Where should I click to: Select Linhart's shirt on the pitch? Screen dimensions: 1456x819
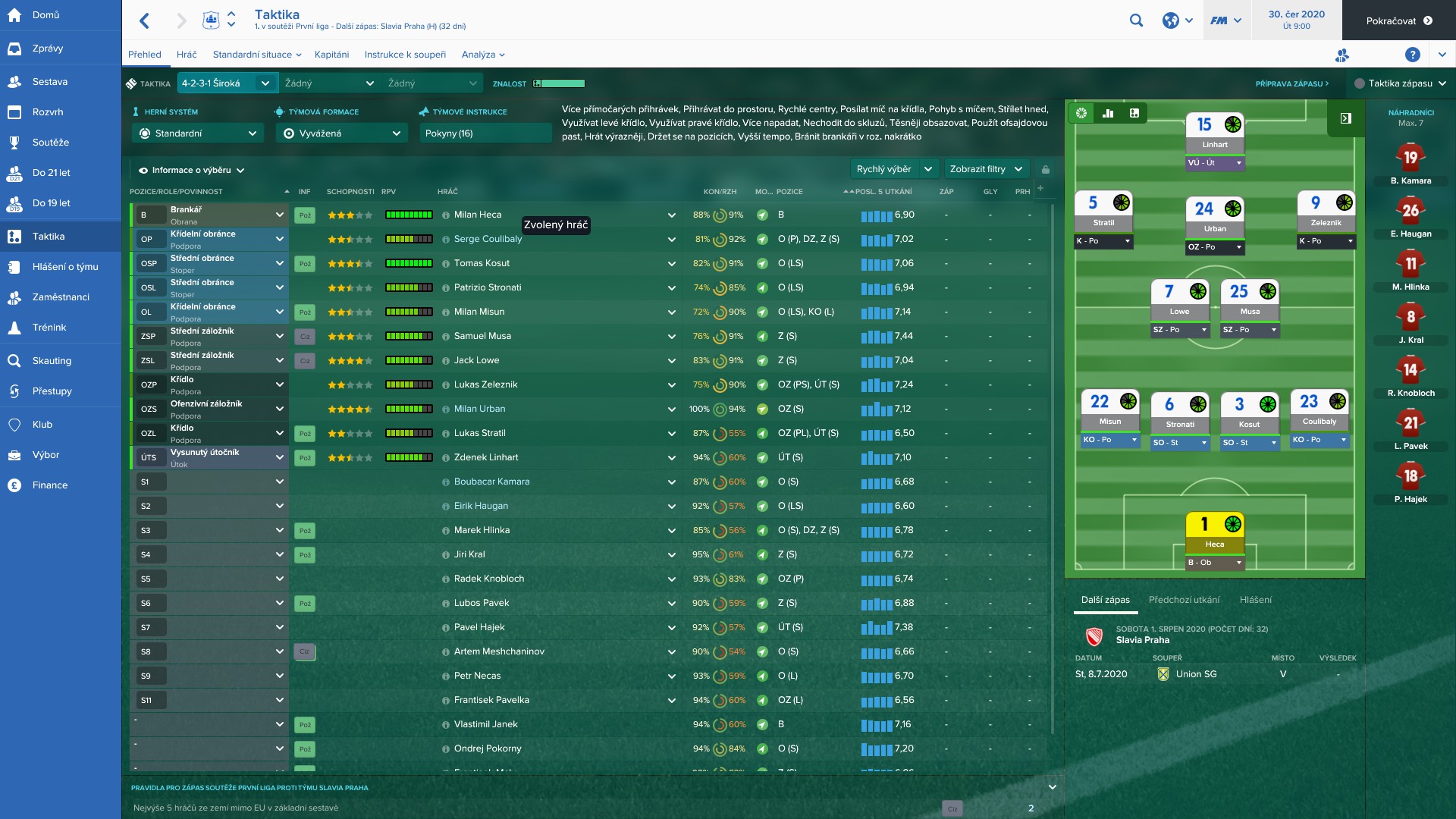coord(1214,129)
